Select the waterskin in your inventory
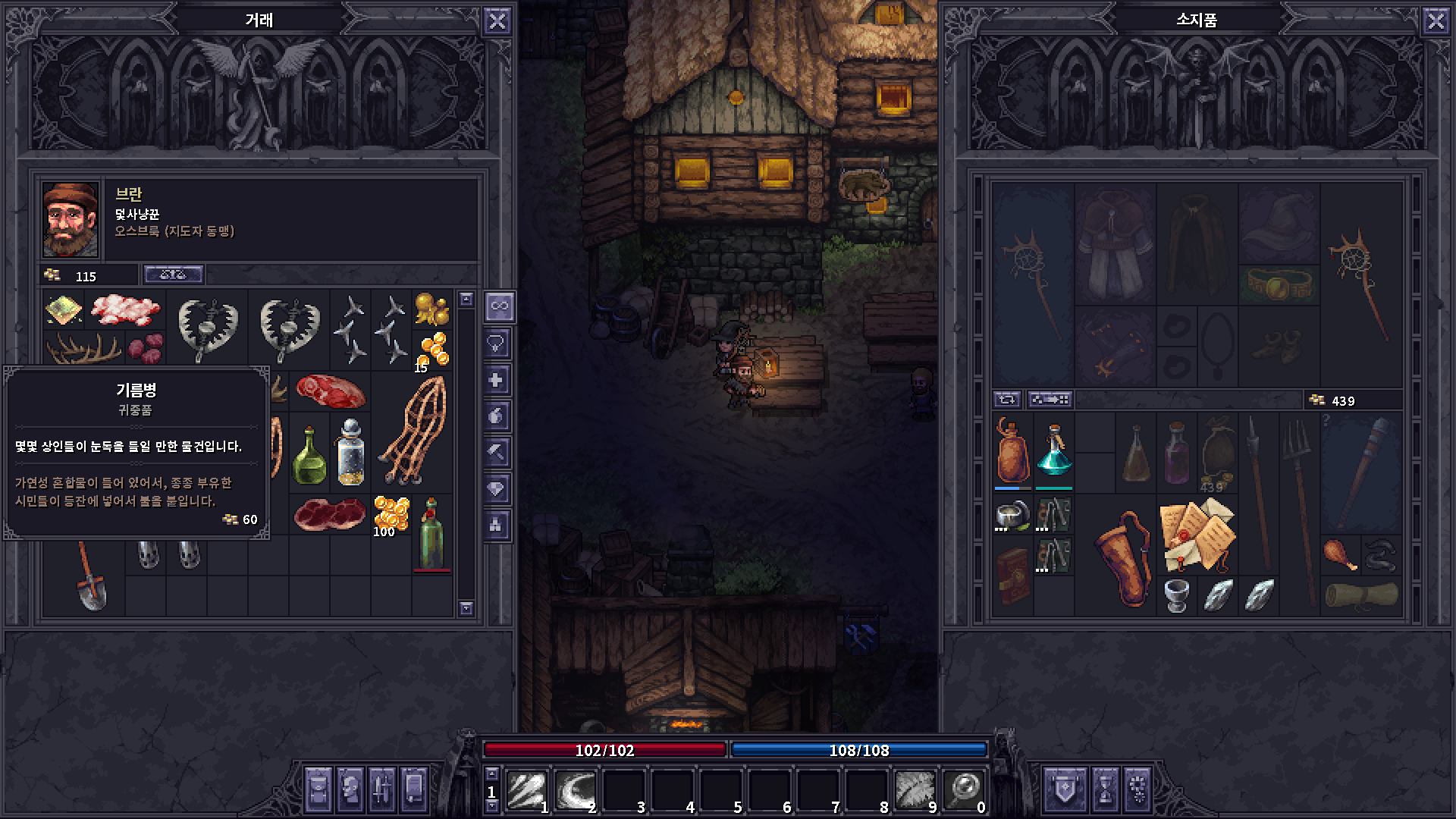 point(1012,451)
